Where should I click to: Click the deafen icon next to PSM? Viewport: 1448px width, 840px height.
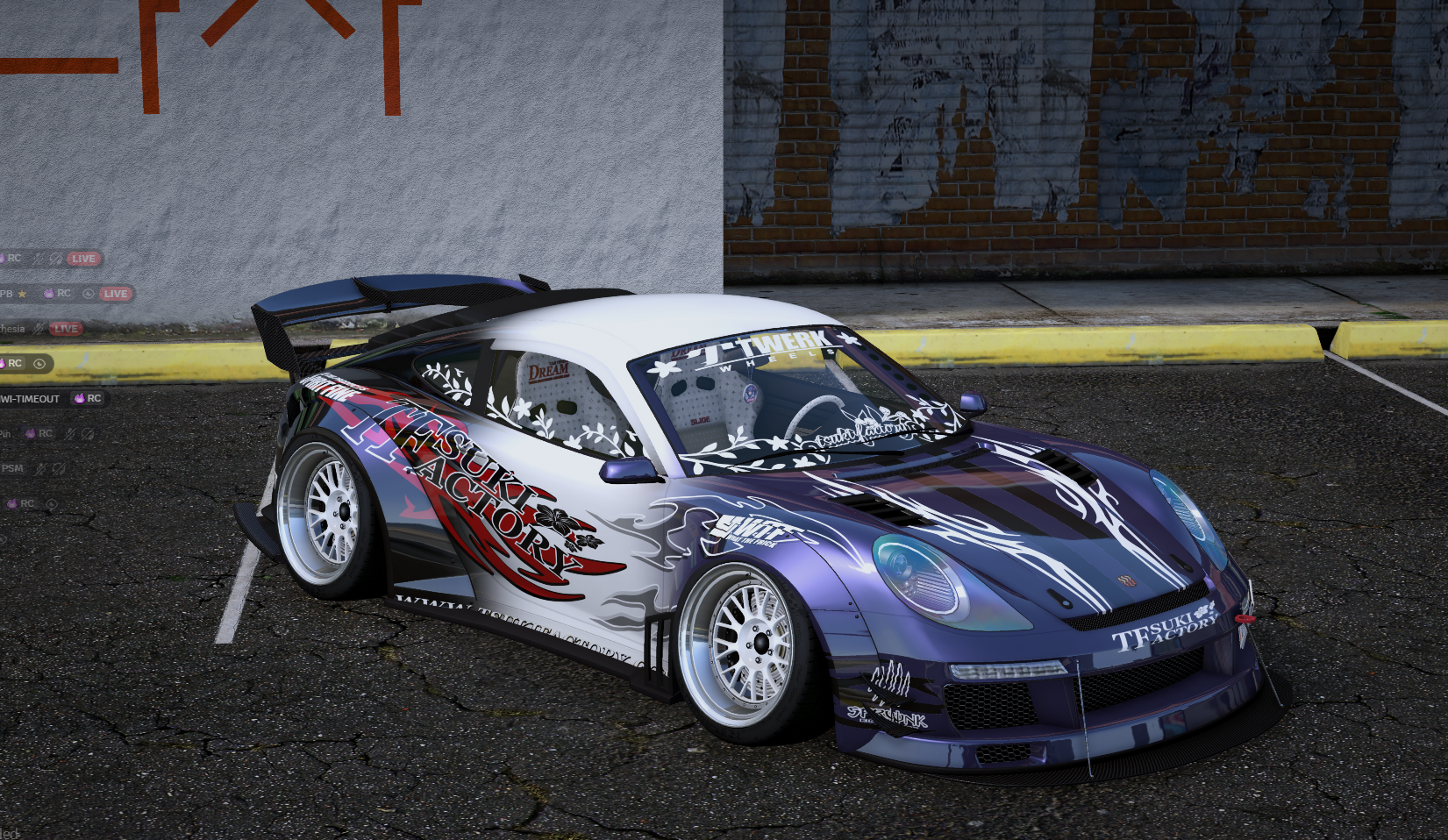[59, 468]
